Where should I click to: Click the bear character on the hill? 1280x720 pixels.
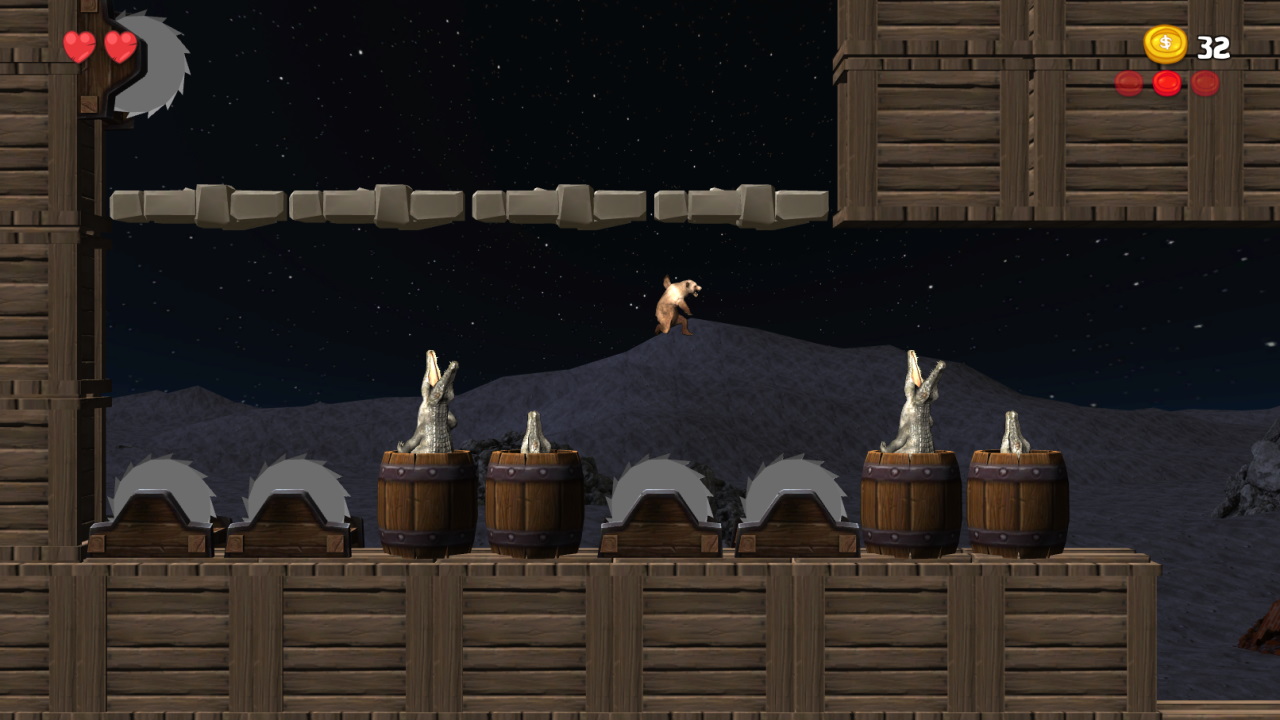click(x=675, y=305)
